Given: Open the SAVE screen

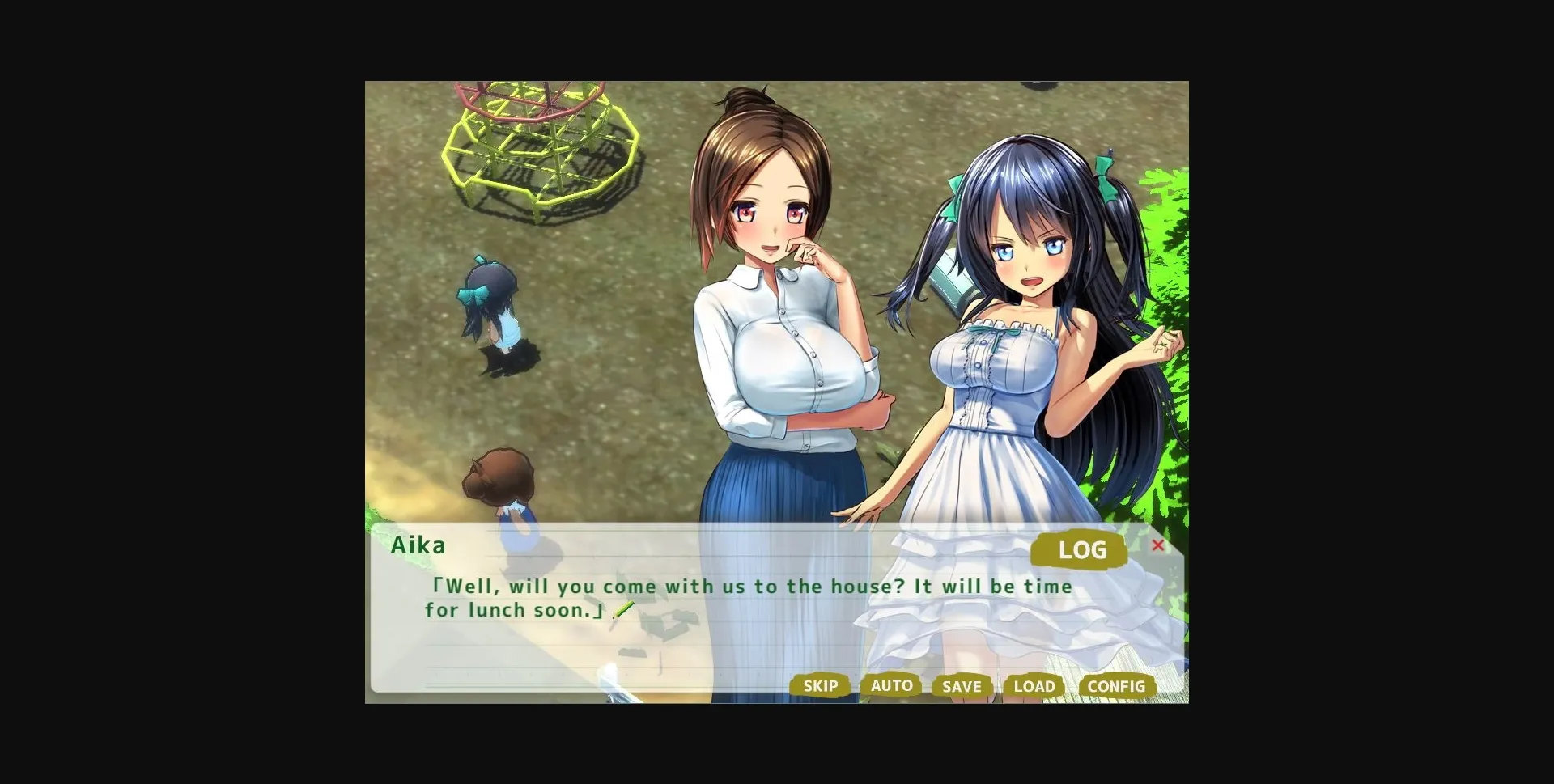Looking at the screenshot, I should pyautogui.click(x=962, y=686).
